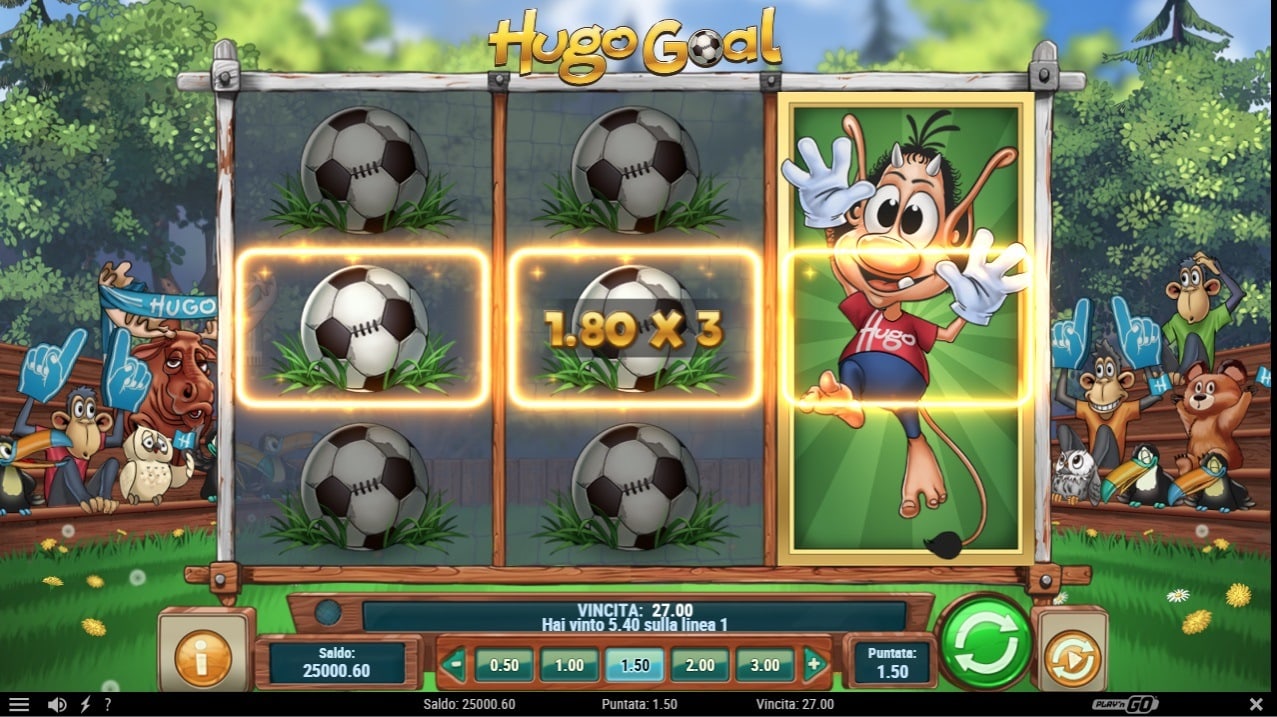Screen dimensions: 1277x717
Task: Set the bet to 2.00
Action: coord(700,665)
